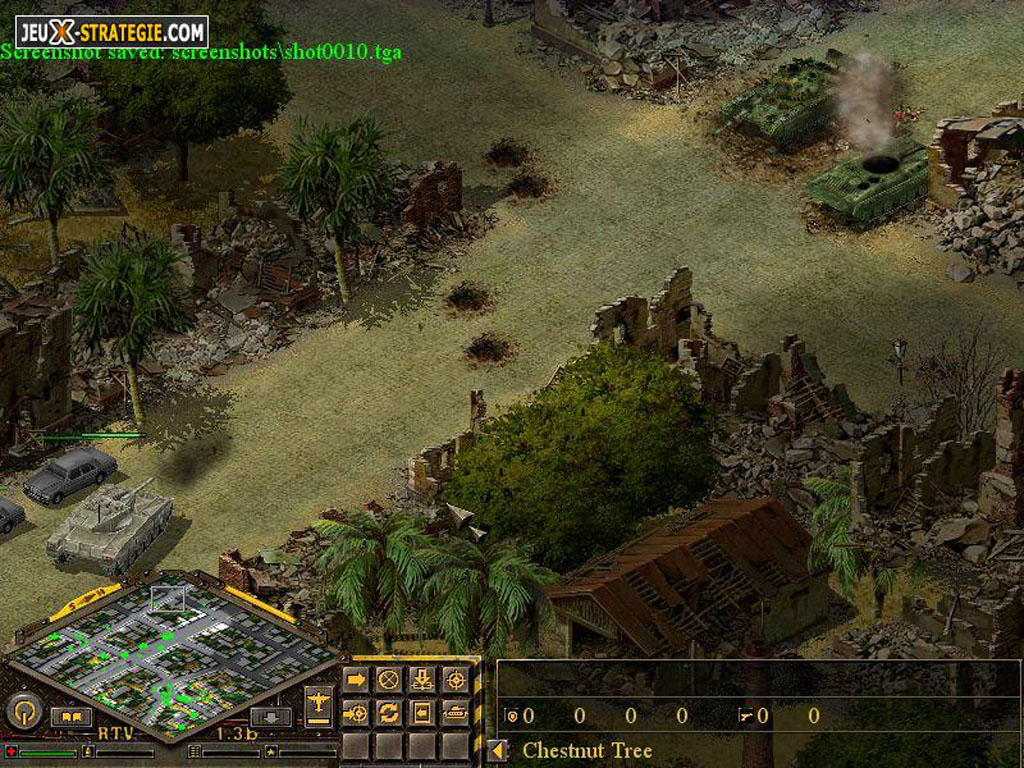Select the tank icon command
The width and height of the screenshot is (1024, 768).
click(x=455, y=713)
